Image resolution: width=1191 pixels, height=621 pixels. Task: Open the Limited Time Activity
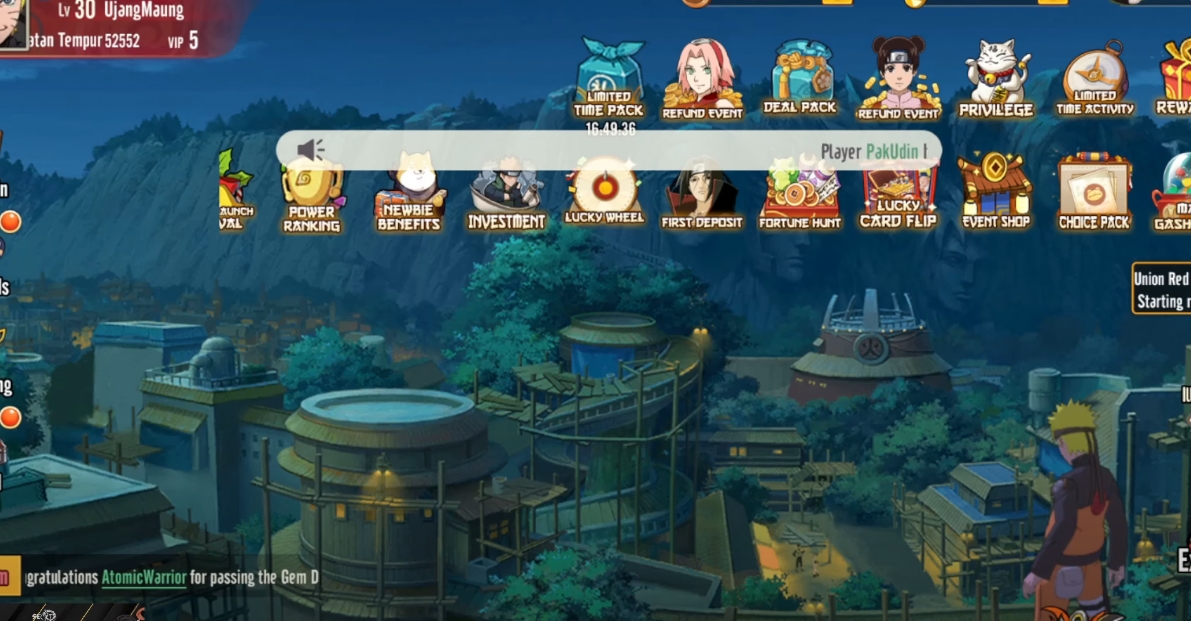1095,80
